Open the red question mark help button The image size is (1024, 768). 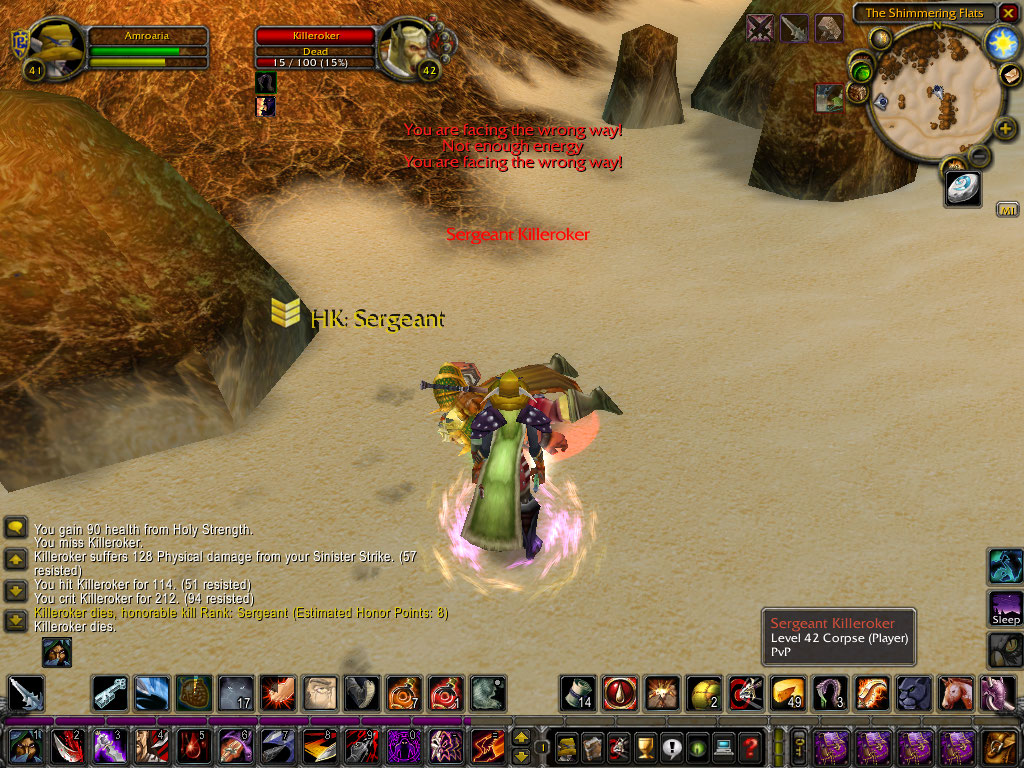750,746
